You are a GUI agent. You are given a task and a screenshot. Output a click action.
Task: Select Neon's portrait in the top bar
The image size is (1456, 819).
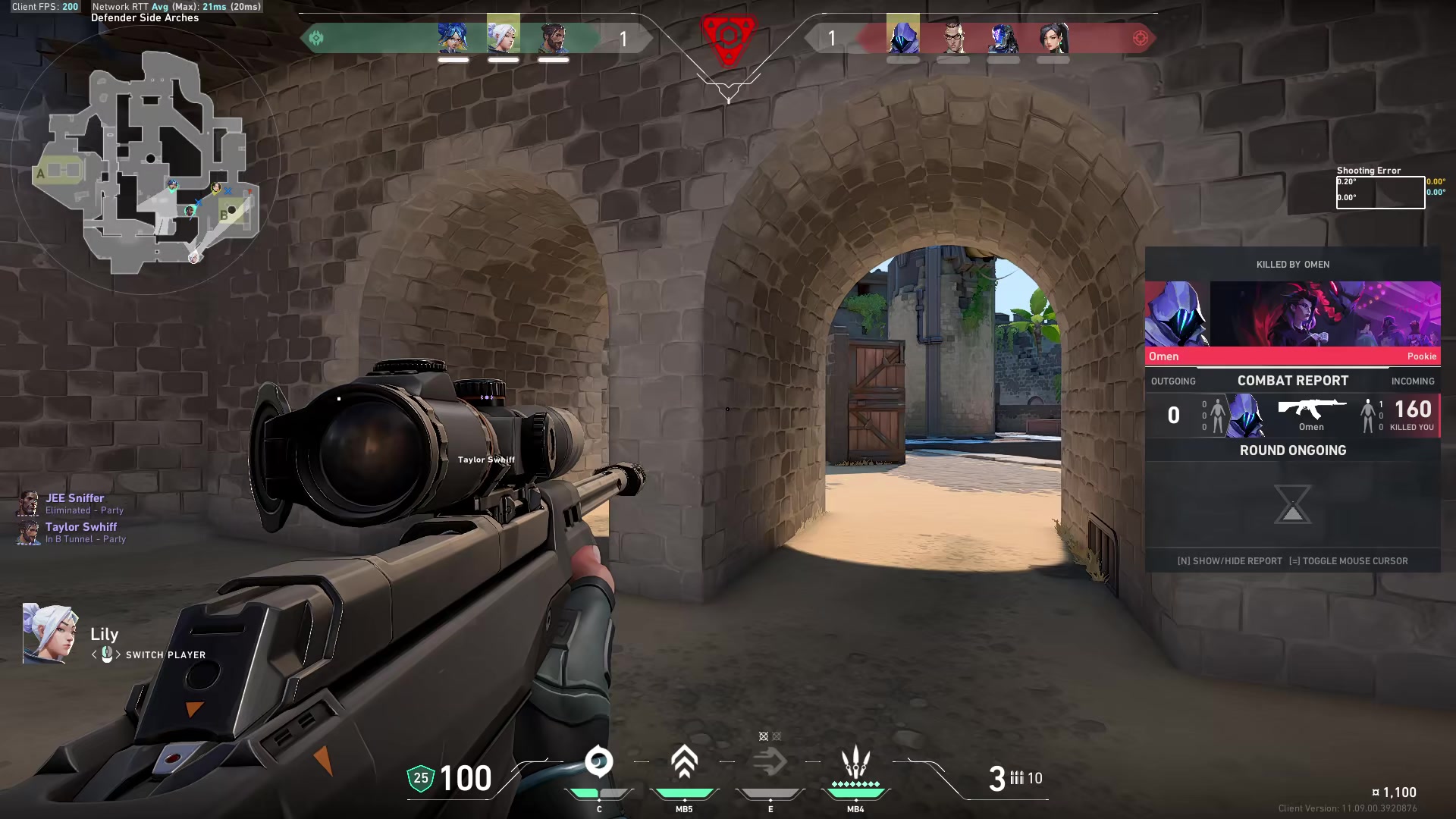pyautogui.click(x=453, y=37)
